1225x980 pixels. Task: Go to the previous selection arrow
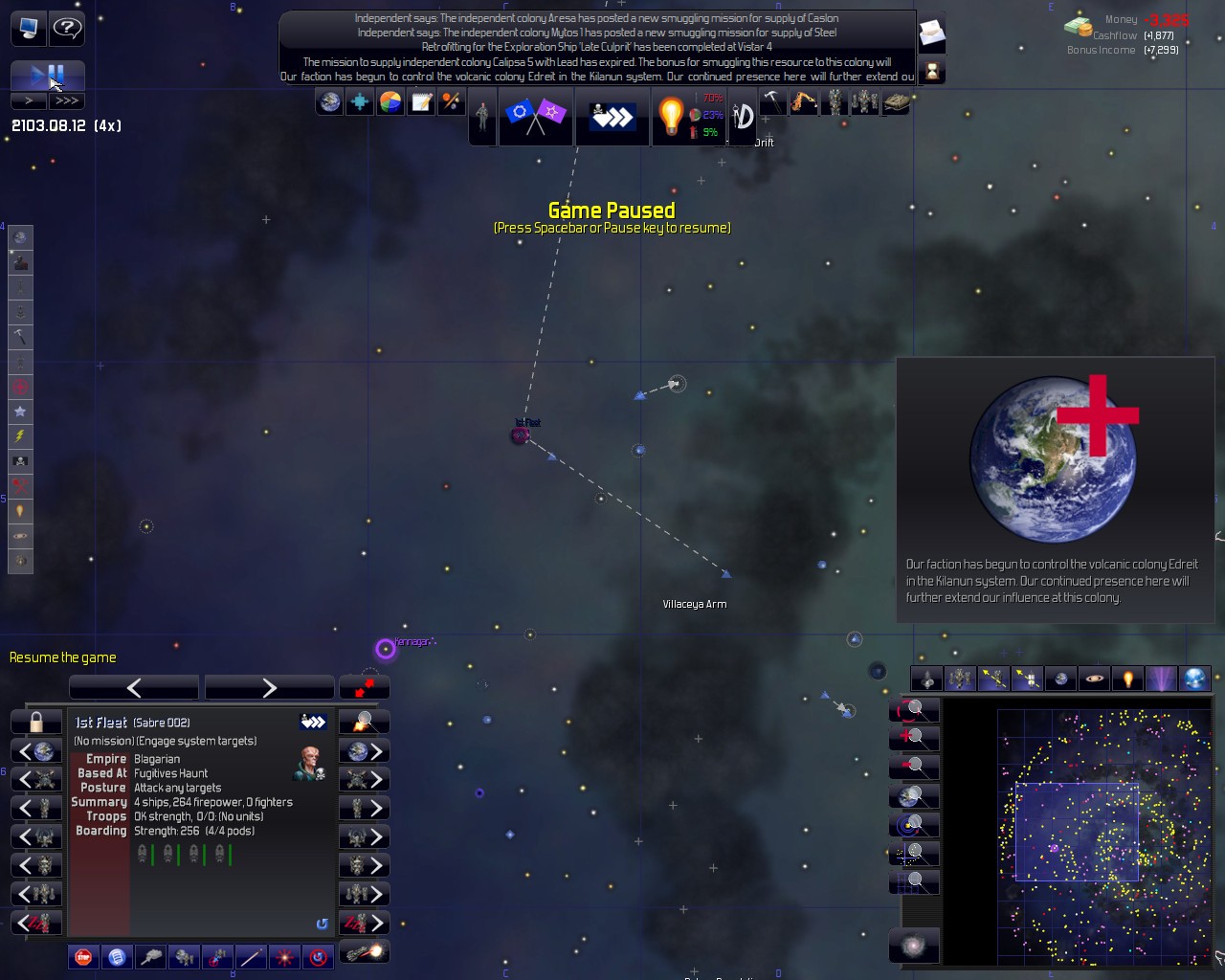[x=134, y=687]
